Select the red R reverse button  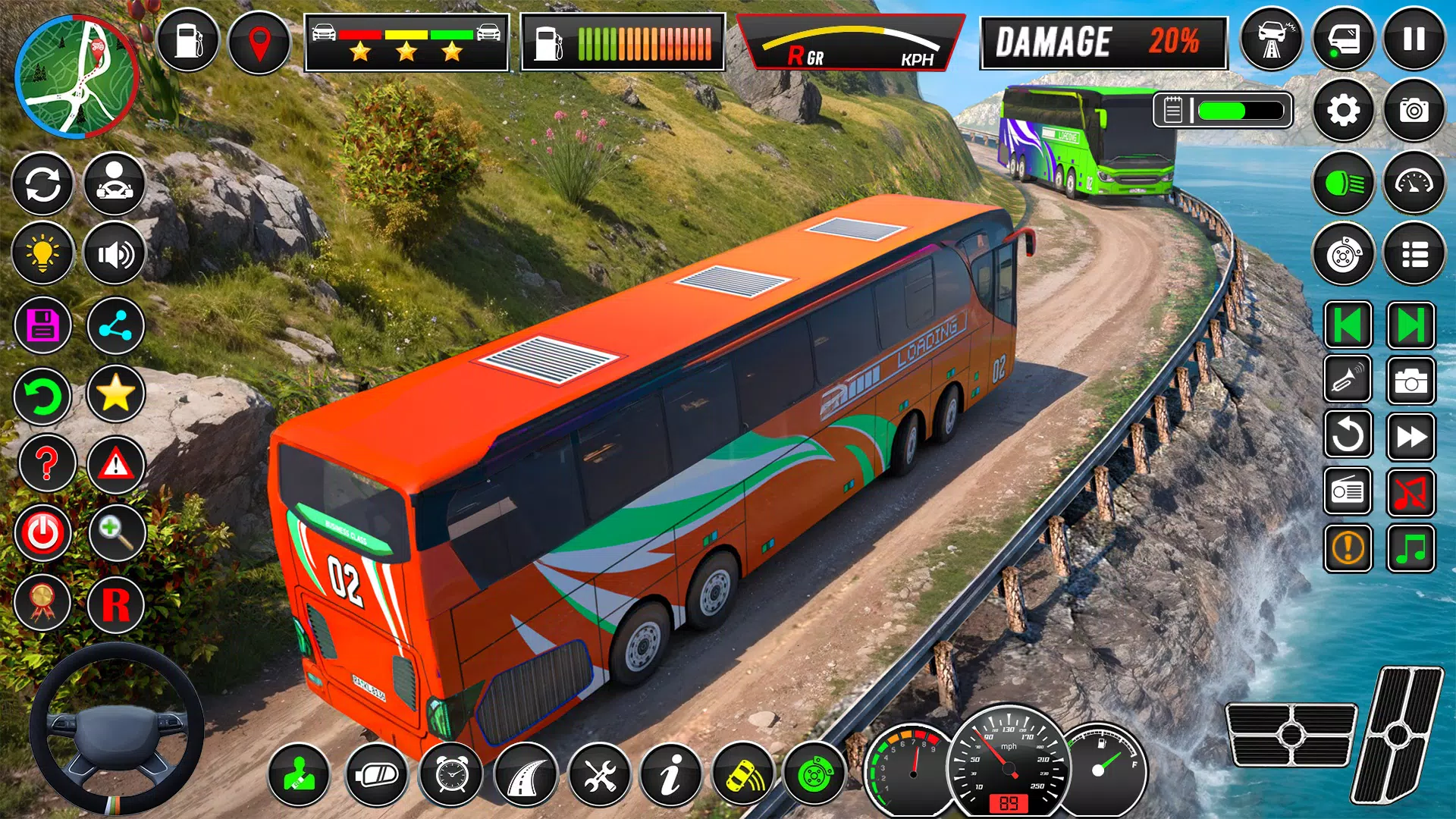(115, 604)
